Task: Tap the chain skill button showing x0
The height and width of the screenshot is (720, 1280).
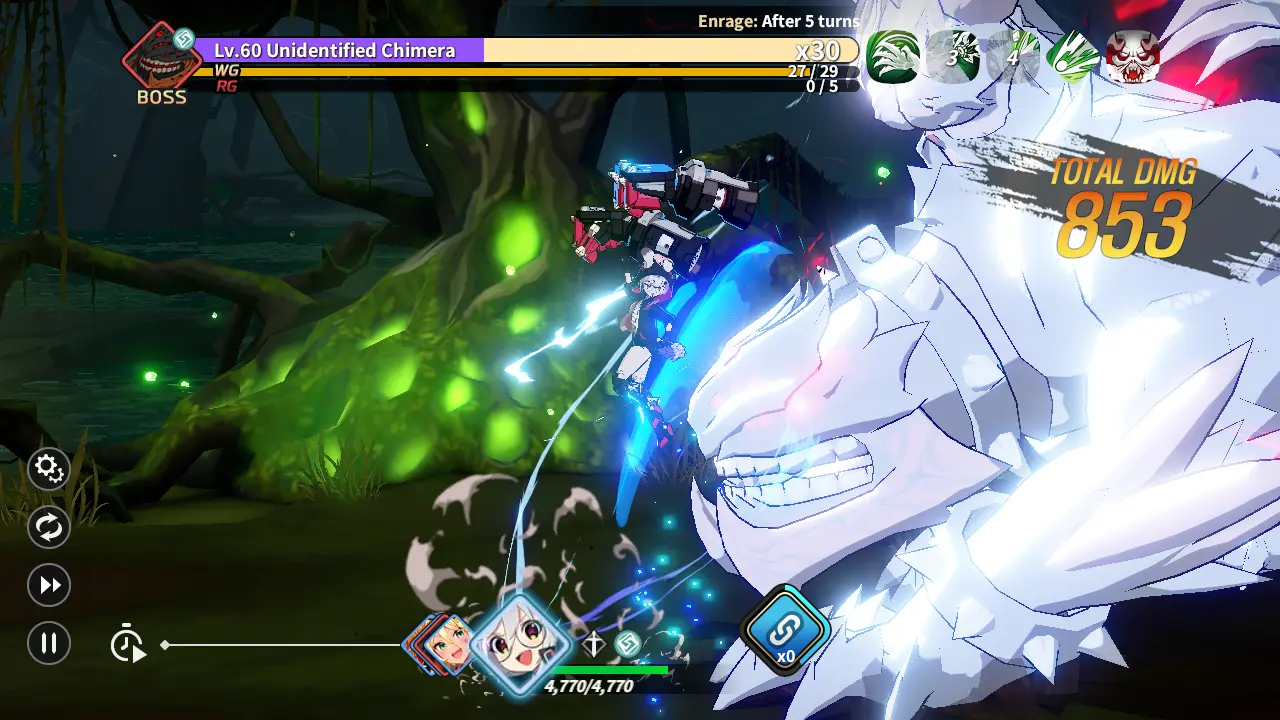Action: click(785, 630)
